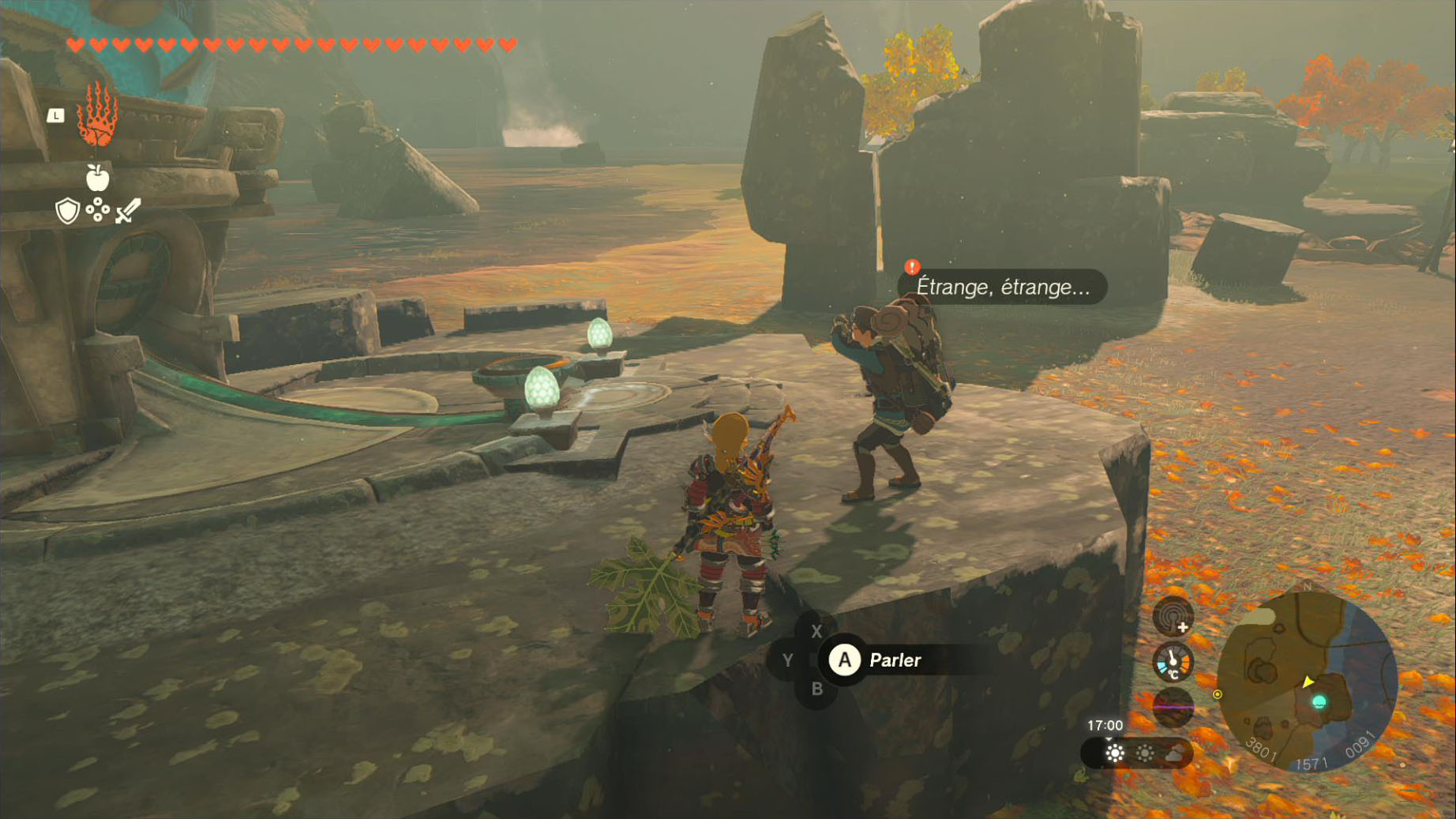The width and height of the screenshot is (1456, 819).
Task: Select the glowing teal shrine marker on minimap
Action: pyautogui.click(x=1319, y=701)
